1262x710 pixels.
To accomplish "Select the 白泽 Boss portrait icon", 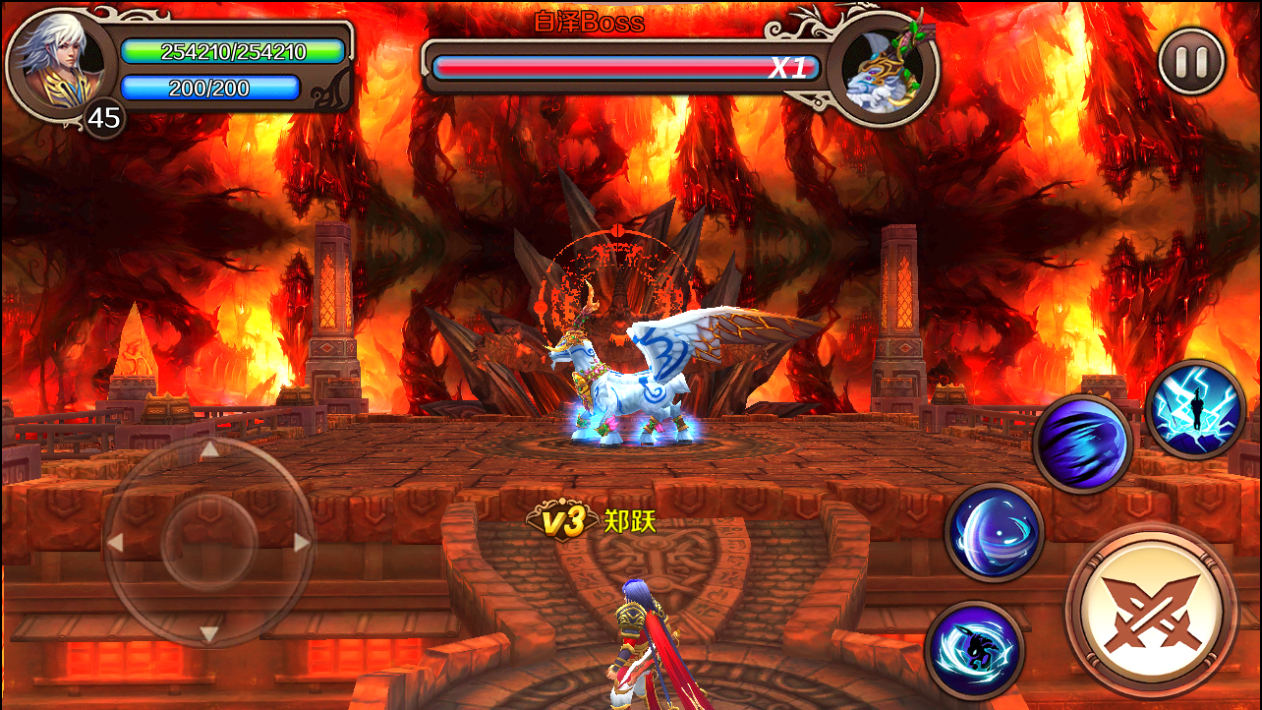I will point(883,68).
